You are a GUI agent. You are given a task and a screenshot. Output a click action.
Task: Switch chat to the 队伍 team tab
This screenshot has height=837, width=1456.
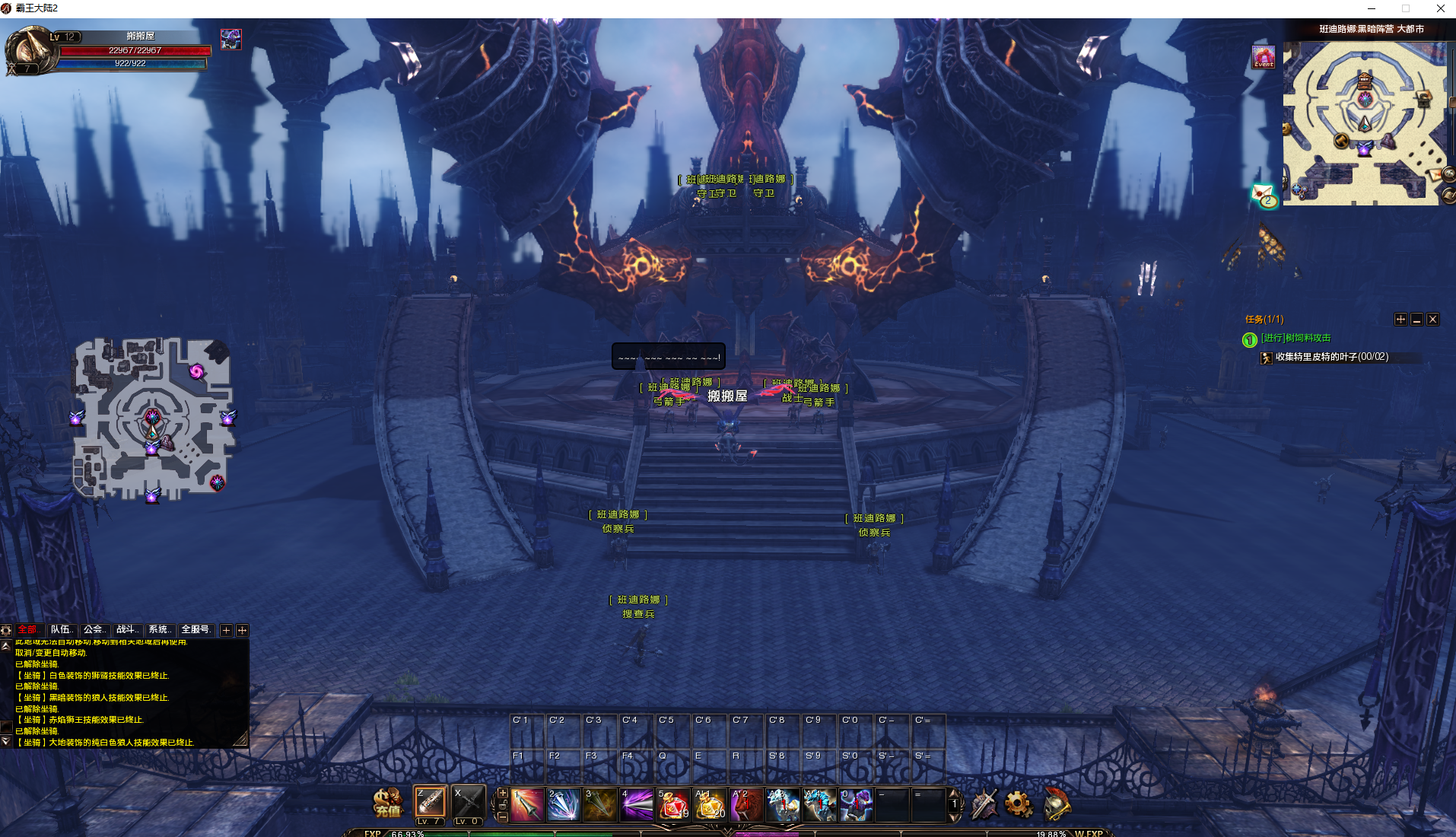click(61, 629)
